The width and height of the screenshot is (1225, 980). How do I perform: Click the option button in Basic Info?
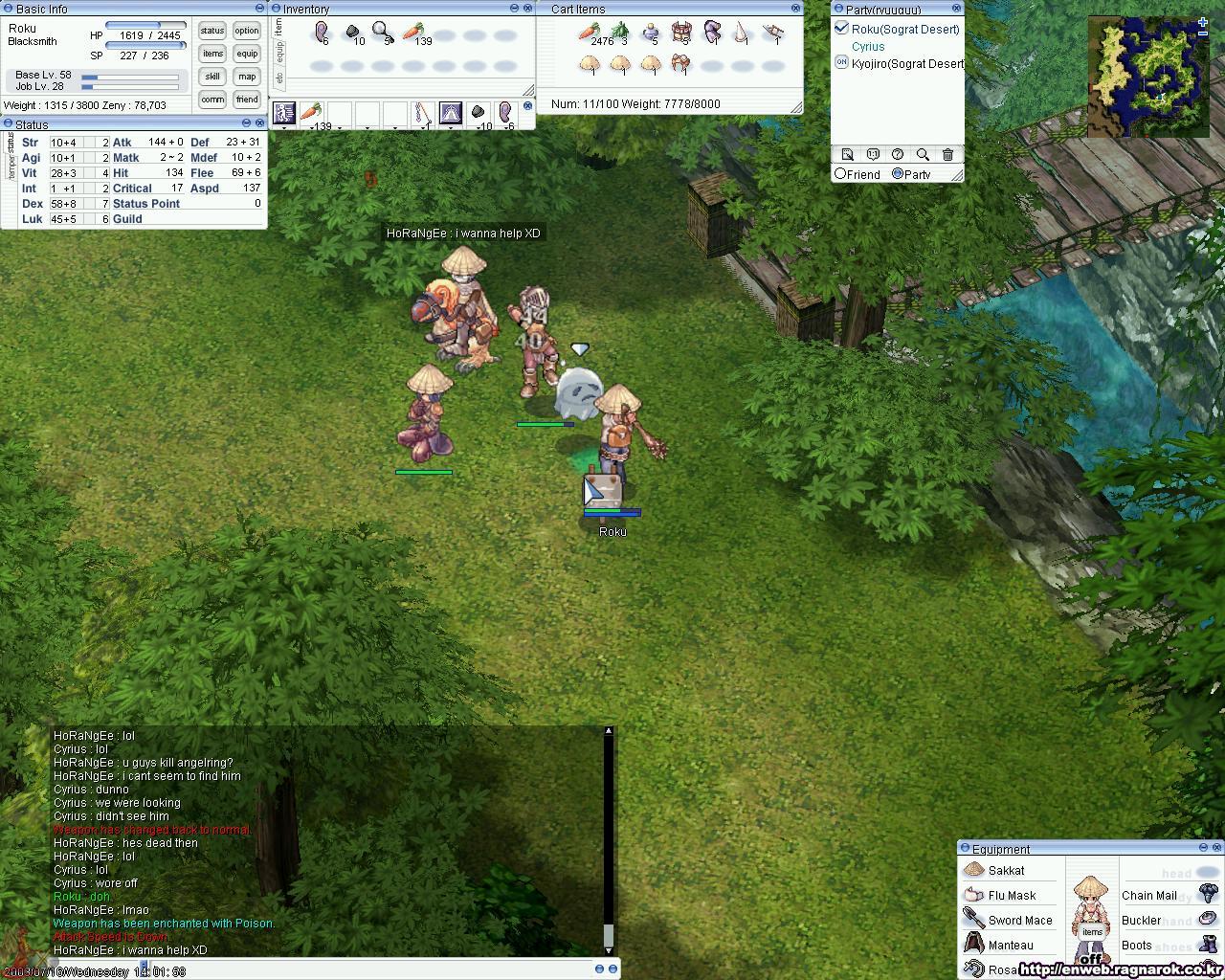246,30
